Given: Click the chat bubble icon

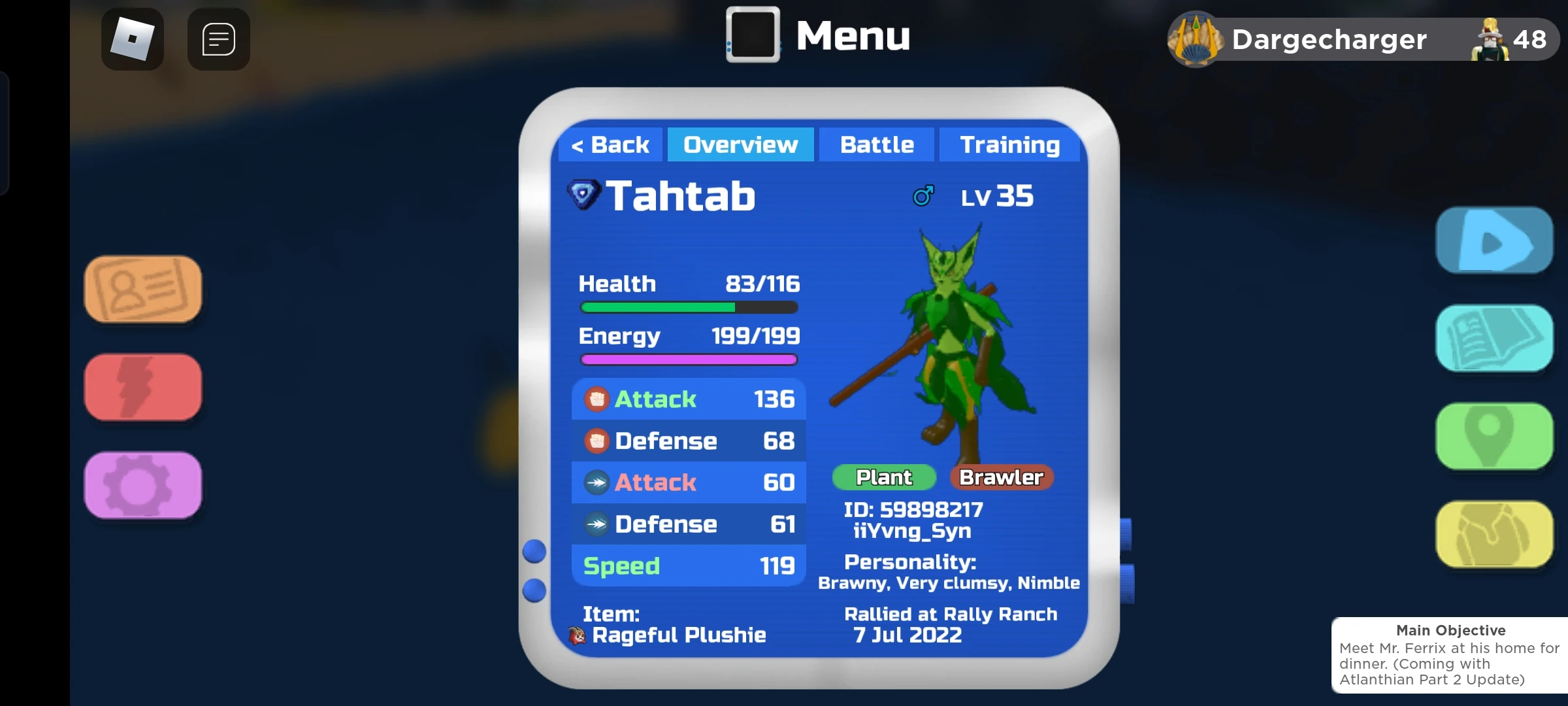Looking at the screenshot, I should [x=218, y=39].
